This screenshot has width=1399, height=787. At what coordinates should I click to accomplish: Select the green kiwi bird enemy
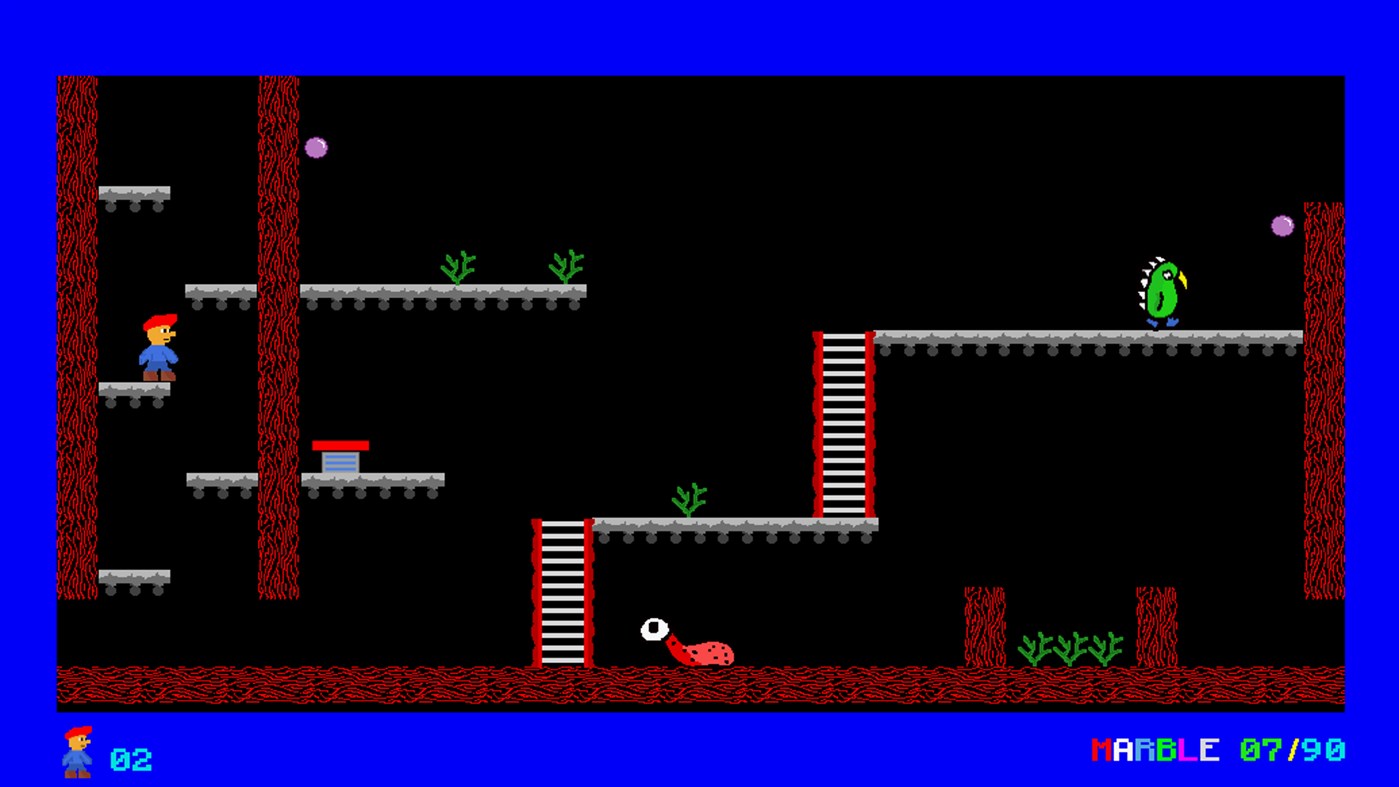click(x=1165, y=290)
